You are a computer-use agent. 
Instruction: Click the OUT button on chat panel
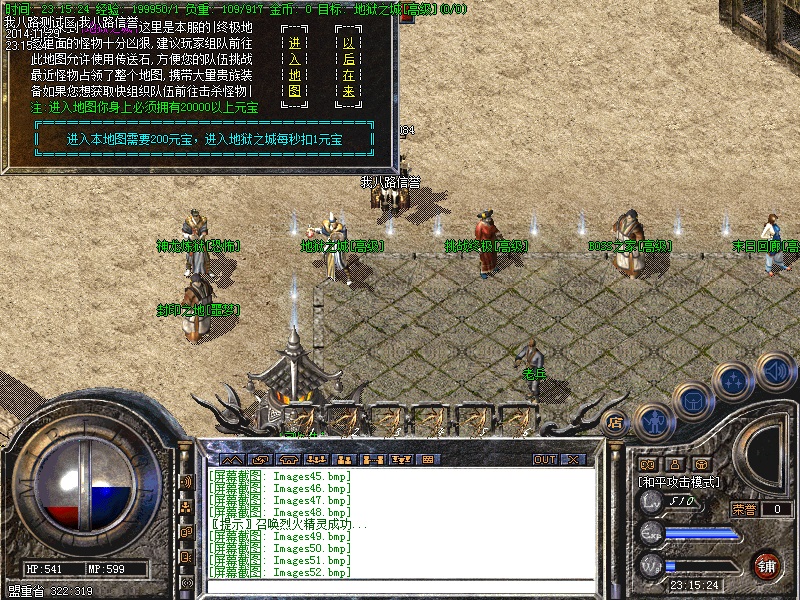pyautogui.click(x=544, y=459)
